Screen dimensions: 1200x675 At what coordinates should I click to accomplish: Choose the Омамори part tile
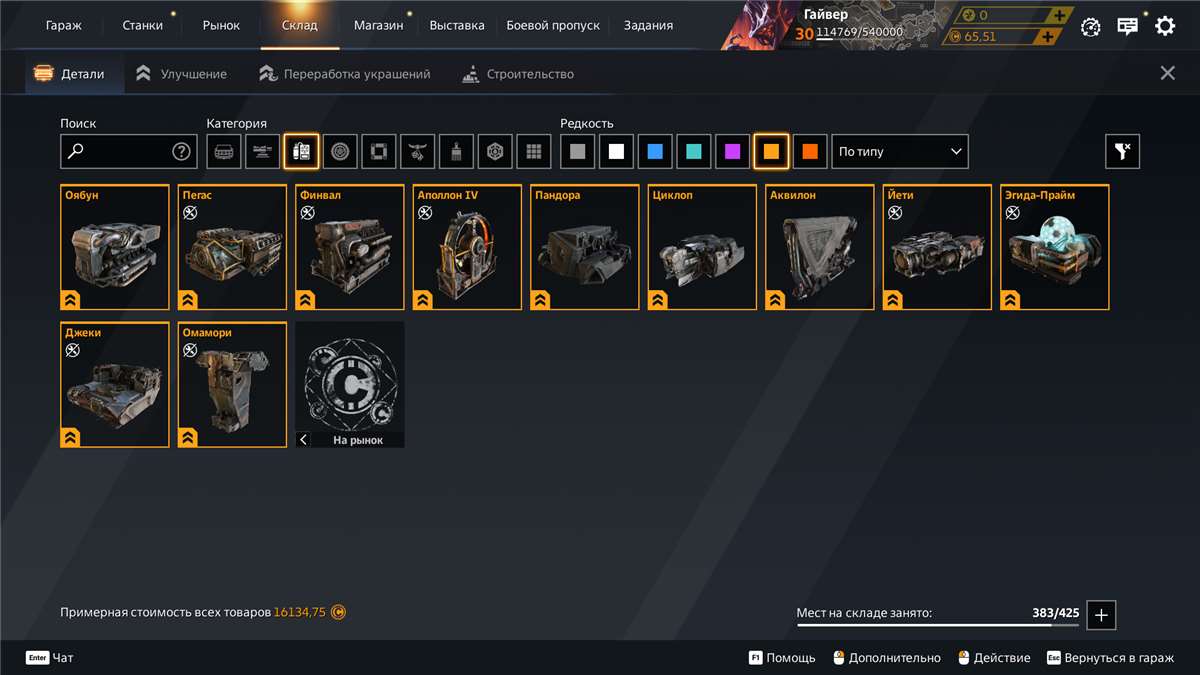233,385
